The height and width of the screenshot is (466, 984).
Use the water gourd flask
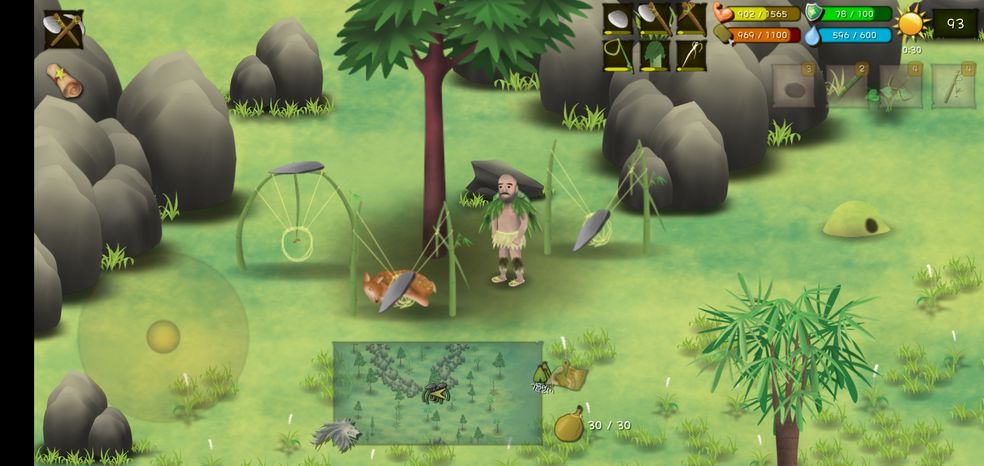[569, 426]
